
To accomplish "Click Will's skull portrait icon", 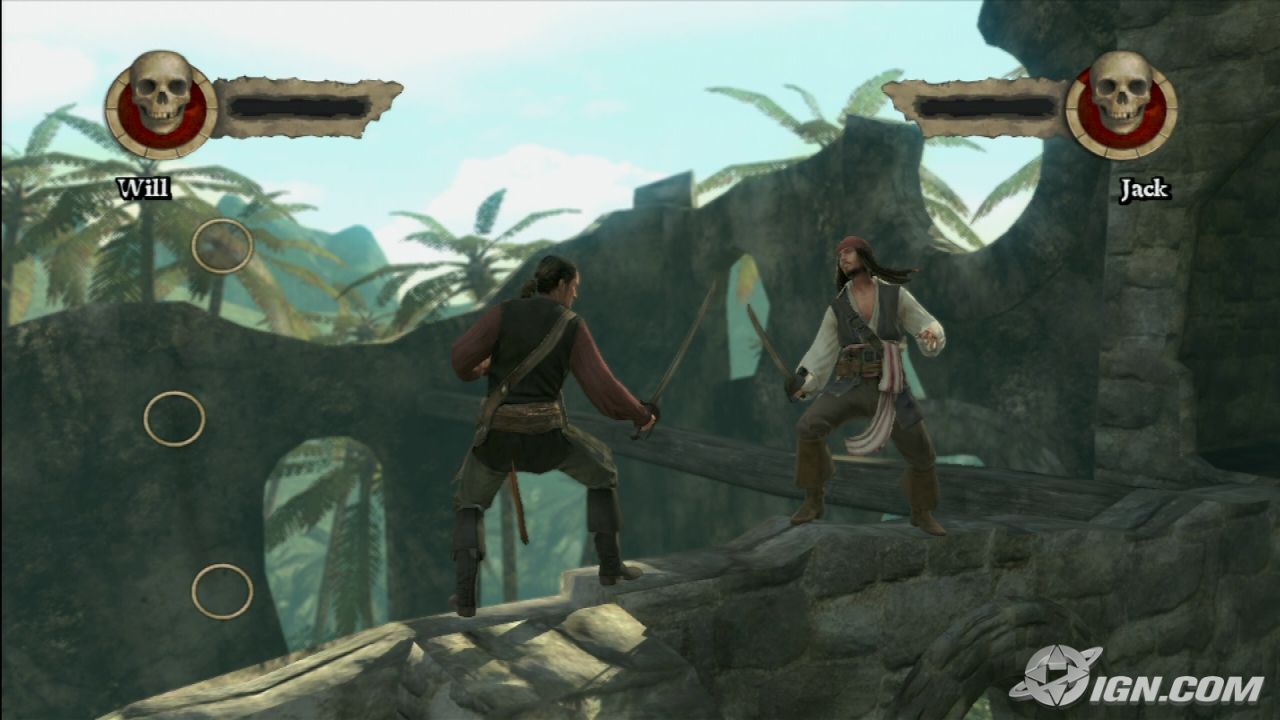I will pyautogui.click(x=161, y=104).
